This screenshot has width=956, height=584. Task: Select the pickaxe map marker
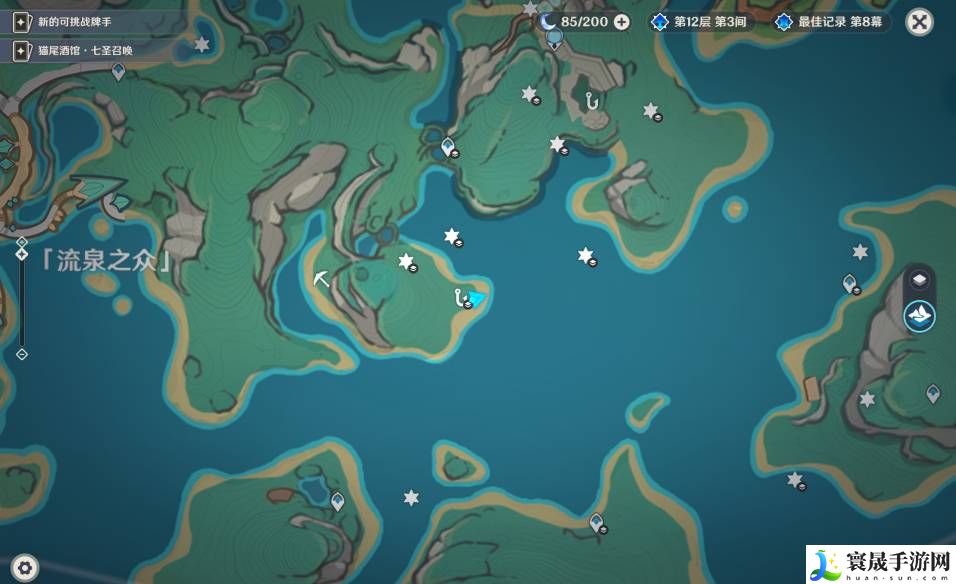321,277
